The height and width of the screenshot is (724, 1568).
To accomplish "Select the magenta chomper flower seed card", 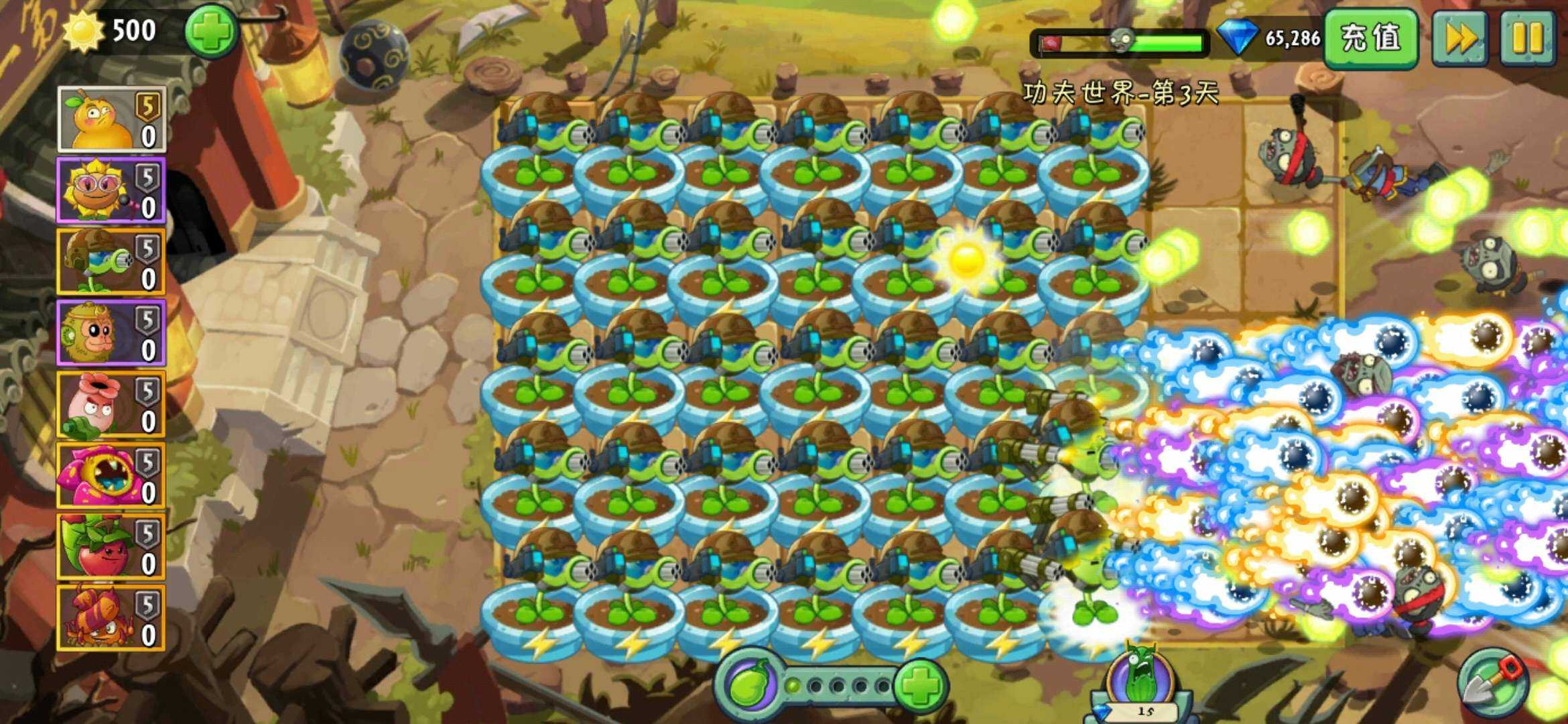I will (x=111, y=475).
